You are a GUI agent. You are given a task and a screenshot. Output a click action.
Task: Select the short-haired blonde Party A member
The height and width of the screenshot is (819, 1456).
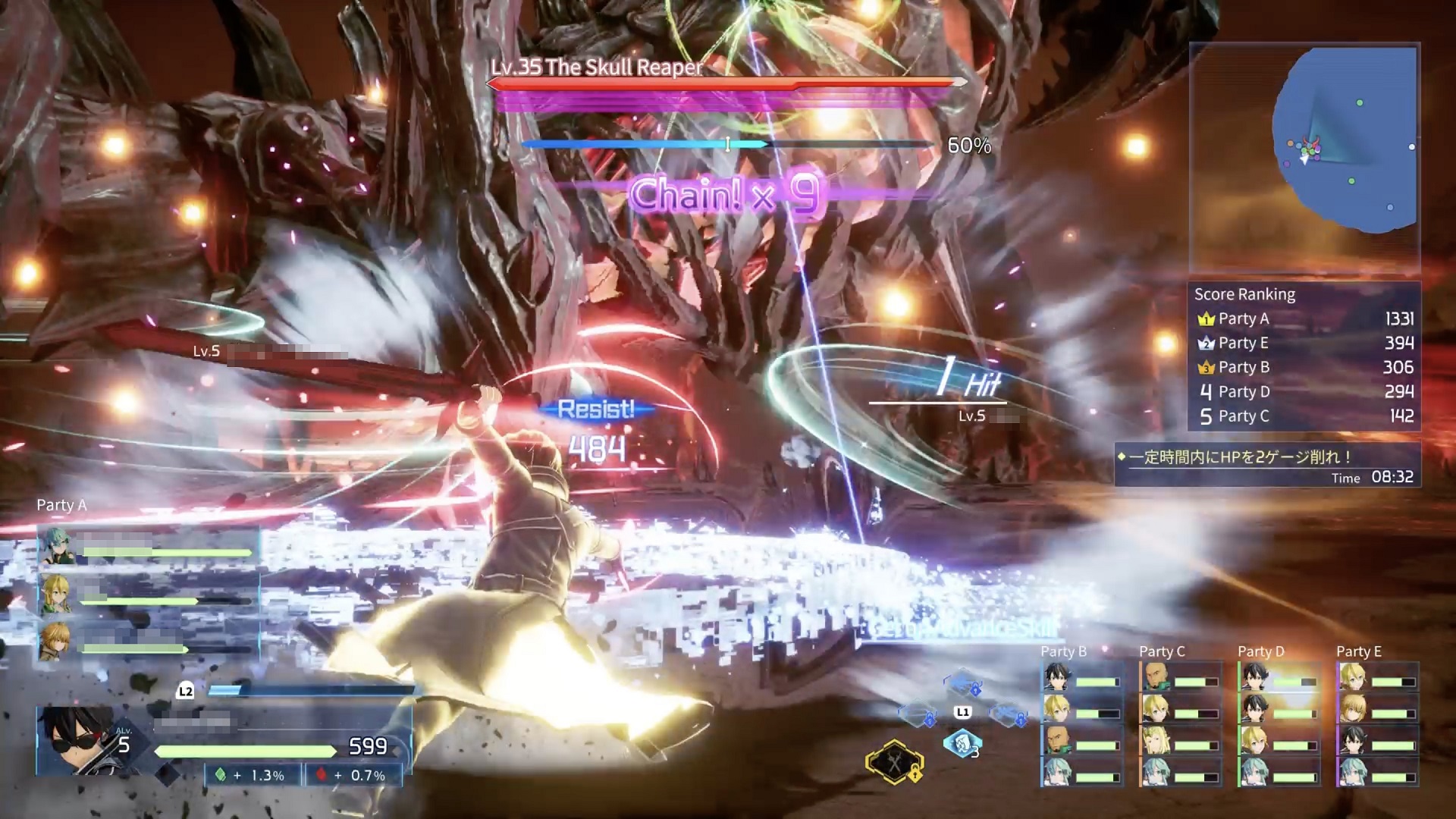coord(56,641)
